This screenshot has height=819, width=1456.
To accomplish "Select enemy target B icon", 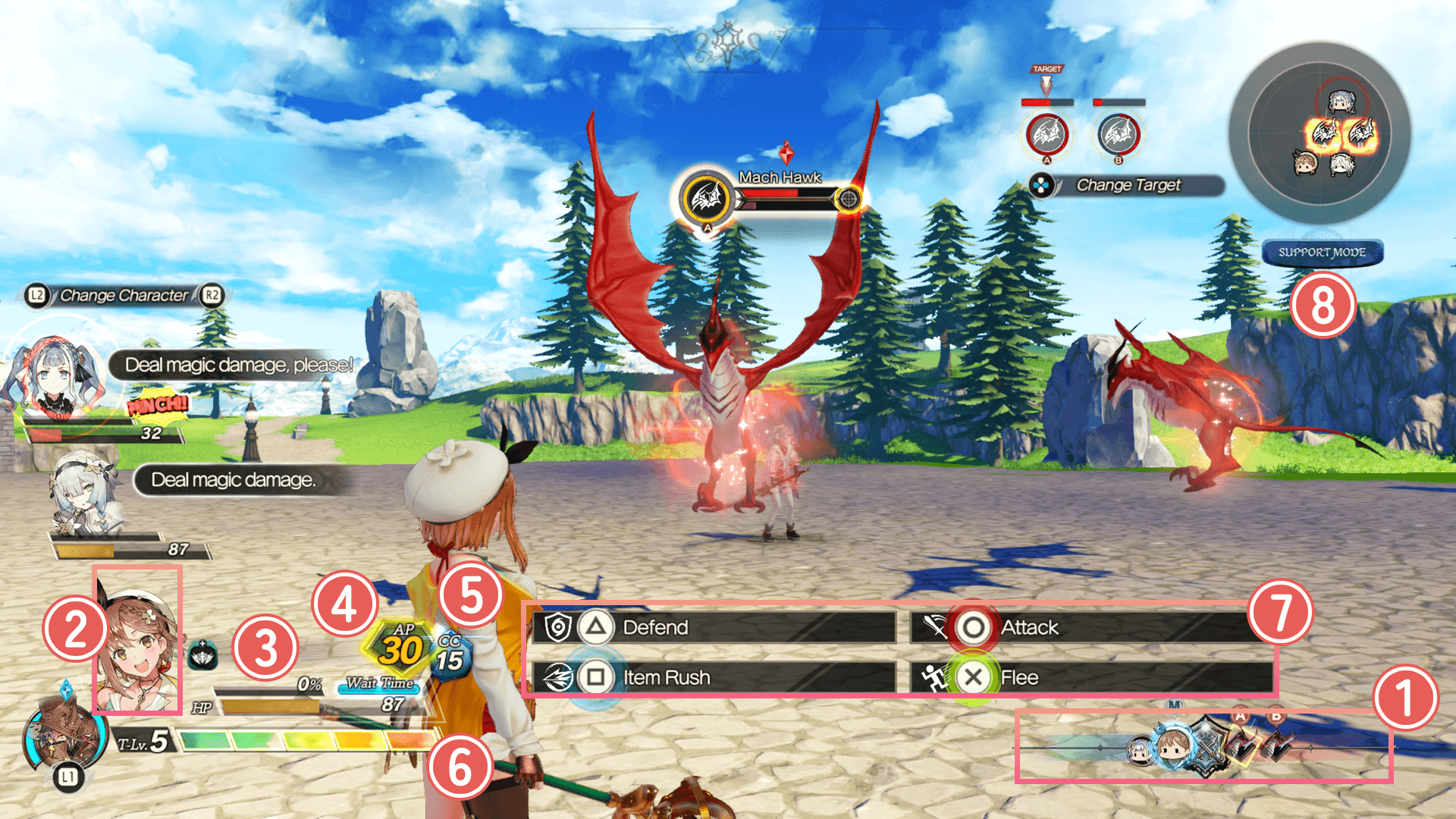I will click(x=1119, y=134).
